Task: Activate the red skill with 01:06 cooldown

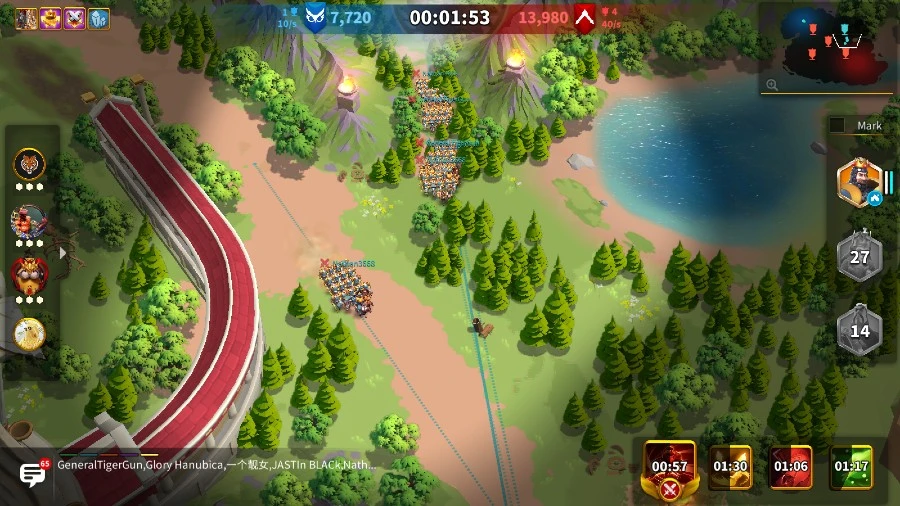Action: pyautogui.click(x=790, y=467)
